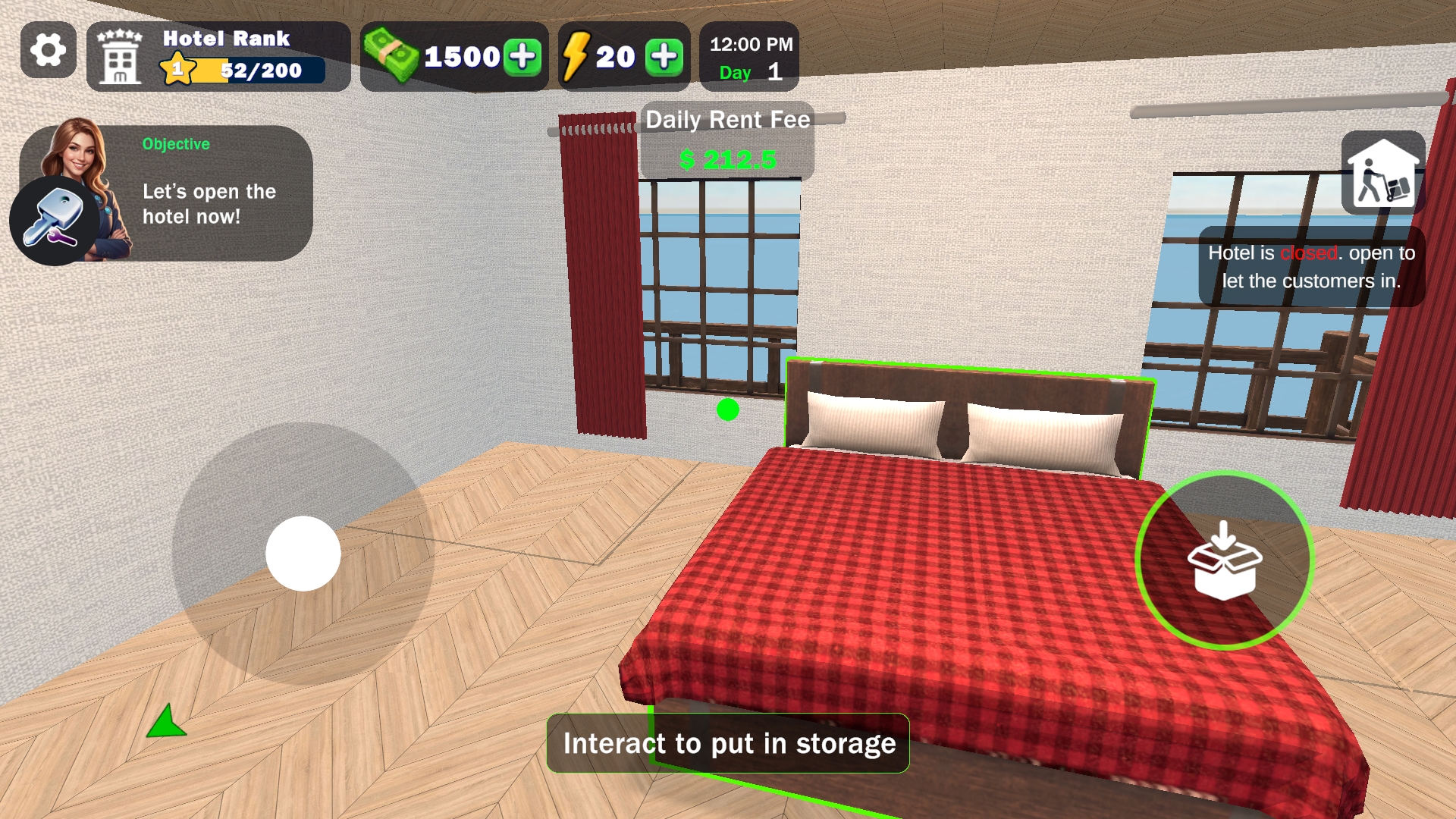The width and height of the screenshot is (1456, 819).
Task: Tap the put-in-storage box button
Action: pos(1224,560)
